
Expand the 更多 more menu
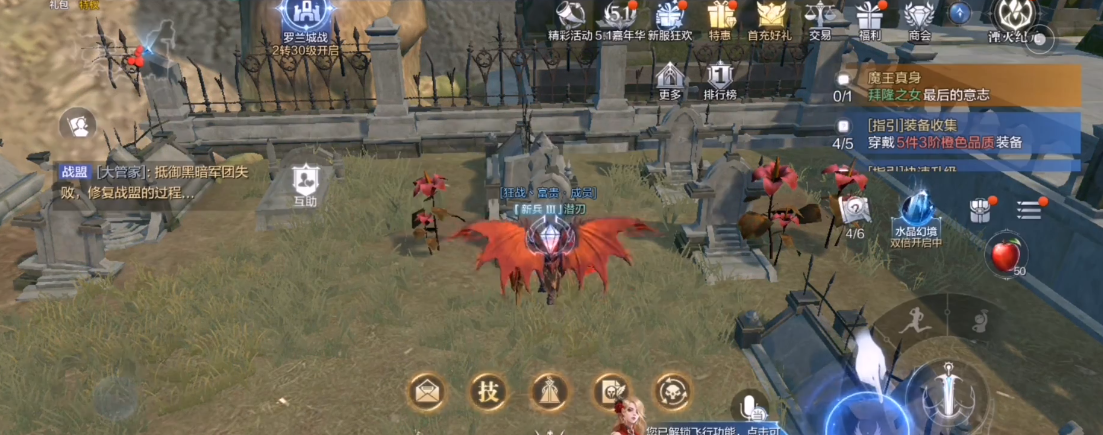[x=670, y=78]
